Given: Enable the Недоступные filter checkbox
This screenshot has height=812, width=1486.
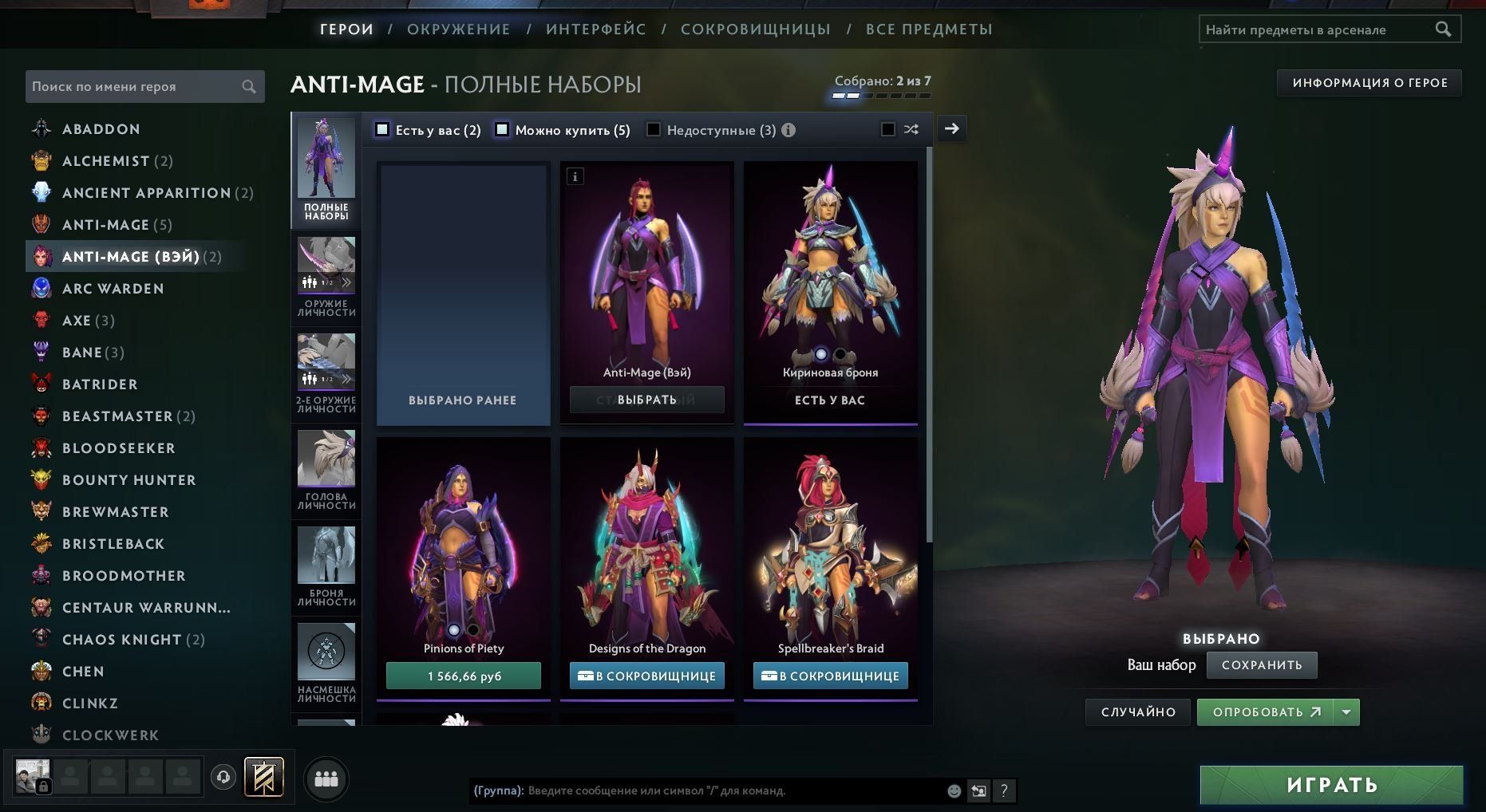Looking at the screenshot, I should tap(654, 130).
